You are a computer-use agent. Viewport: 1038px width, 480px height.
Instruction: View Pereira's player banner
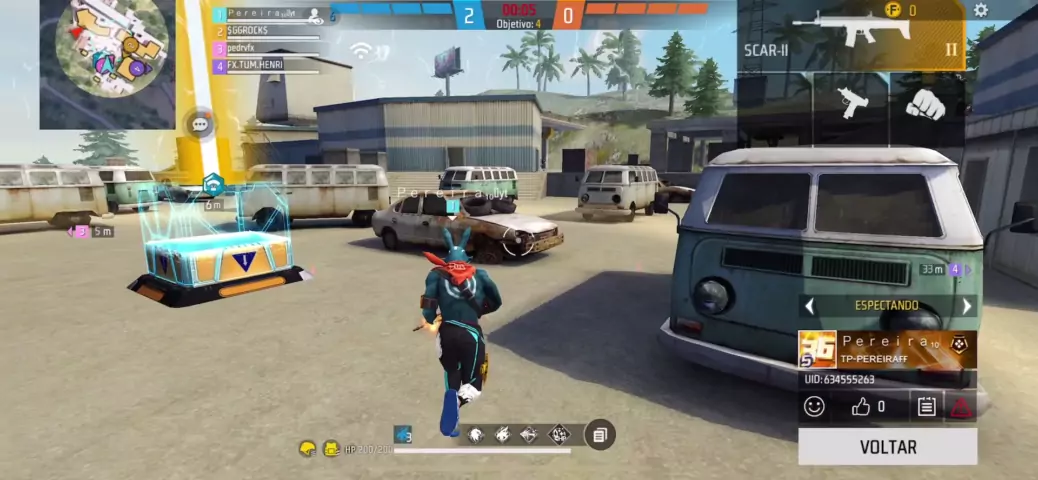[887, 349]
